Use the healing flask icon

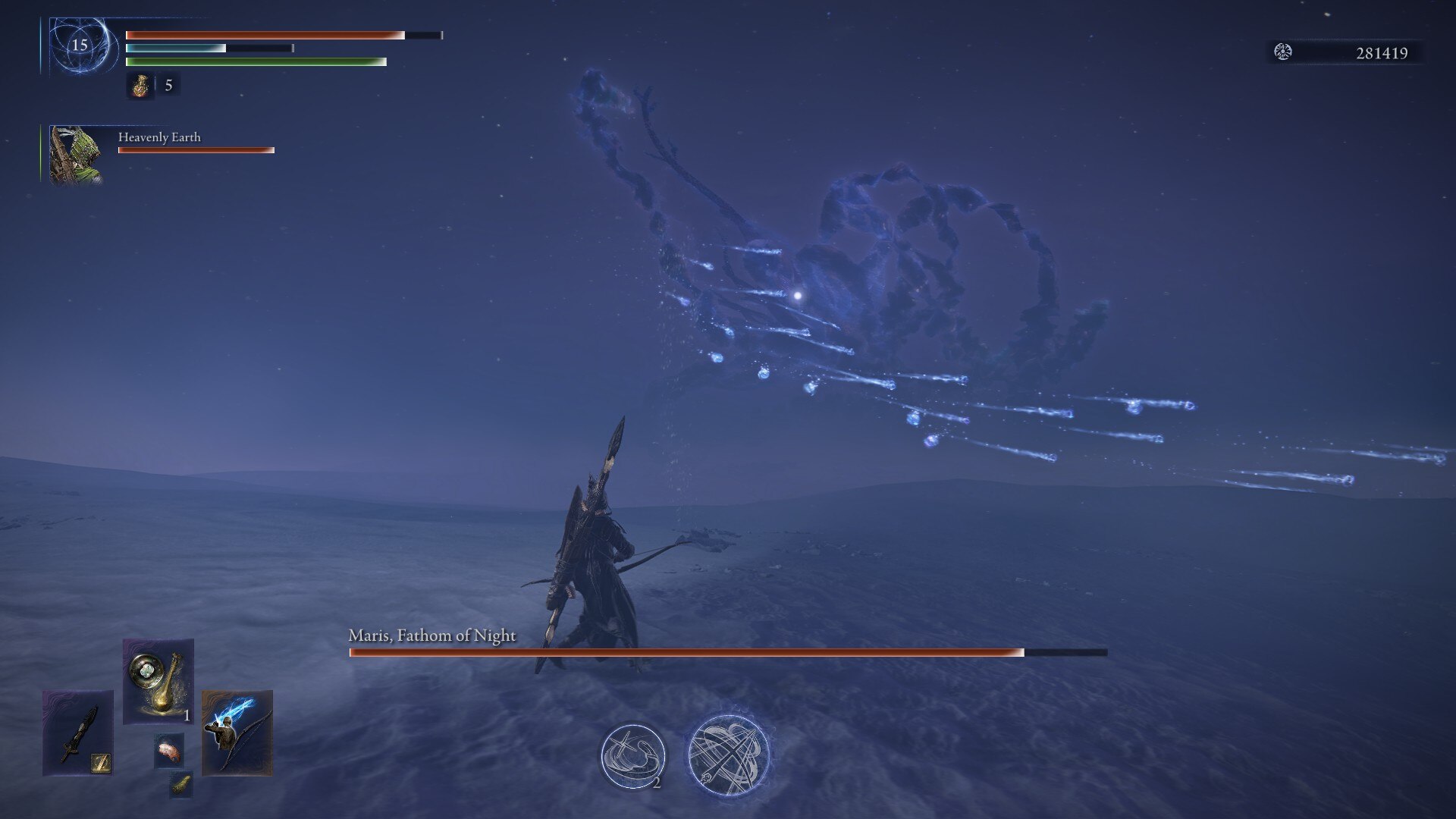tap(140, 86)
